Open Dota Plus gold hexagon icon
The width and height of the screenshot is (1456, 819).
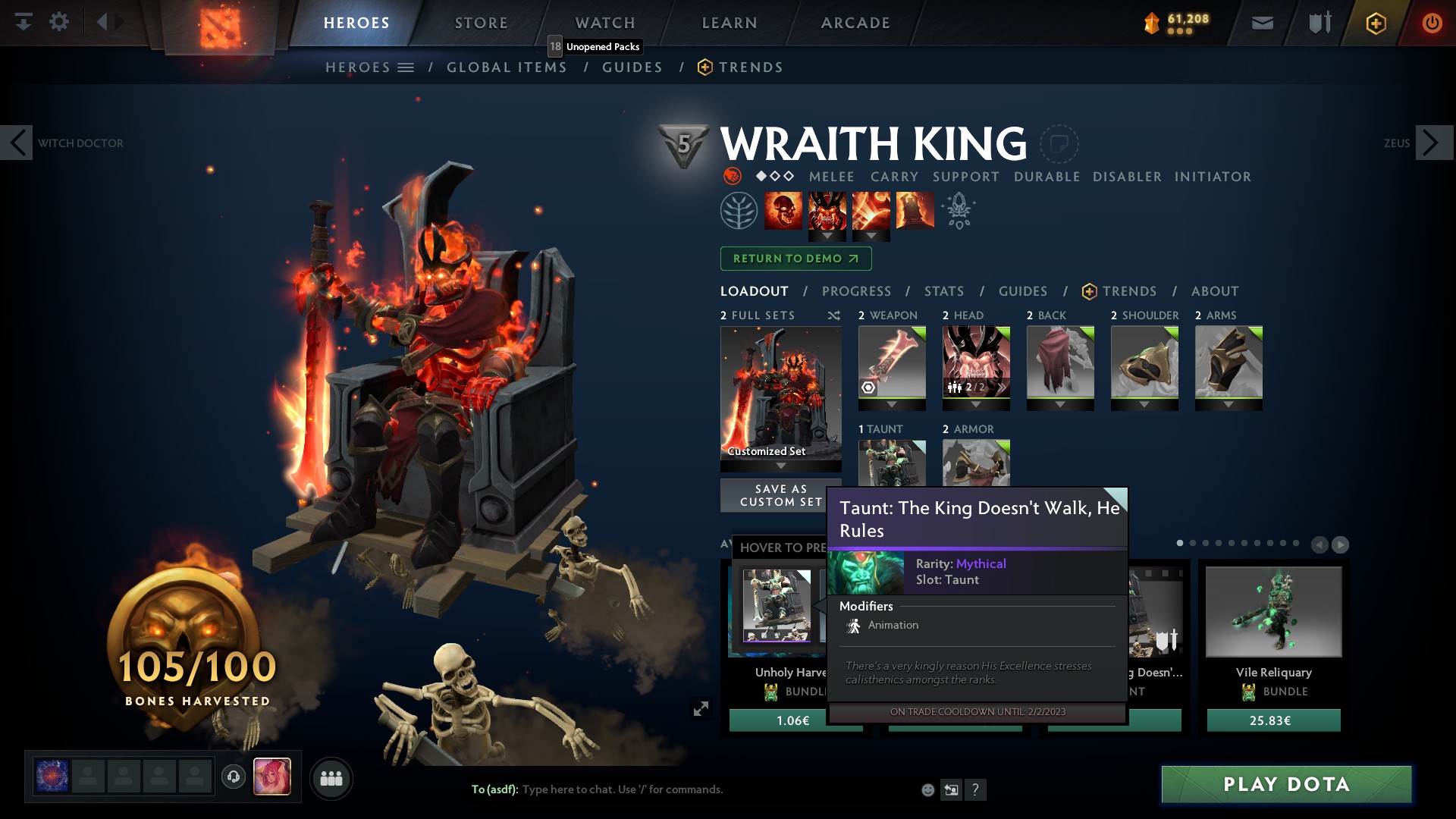point(1376,23)
